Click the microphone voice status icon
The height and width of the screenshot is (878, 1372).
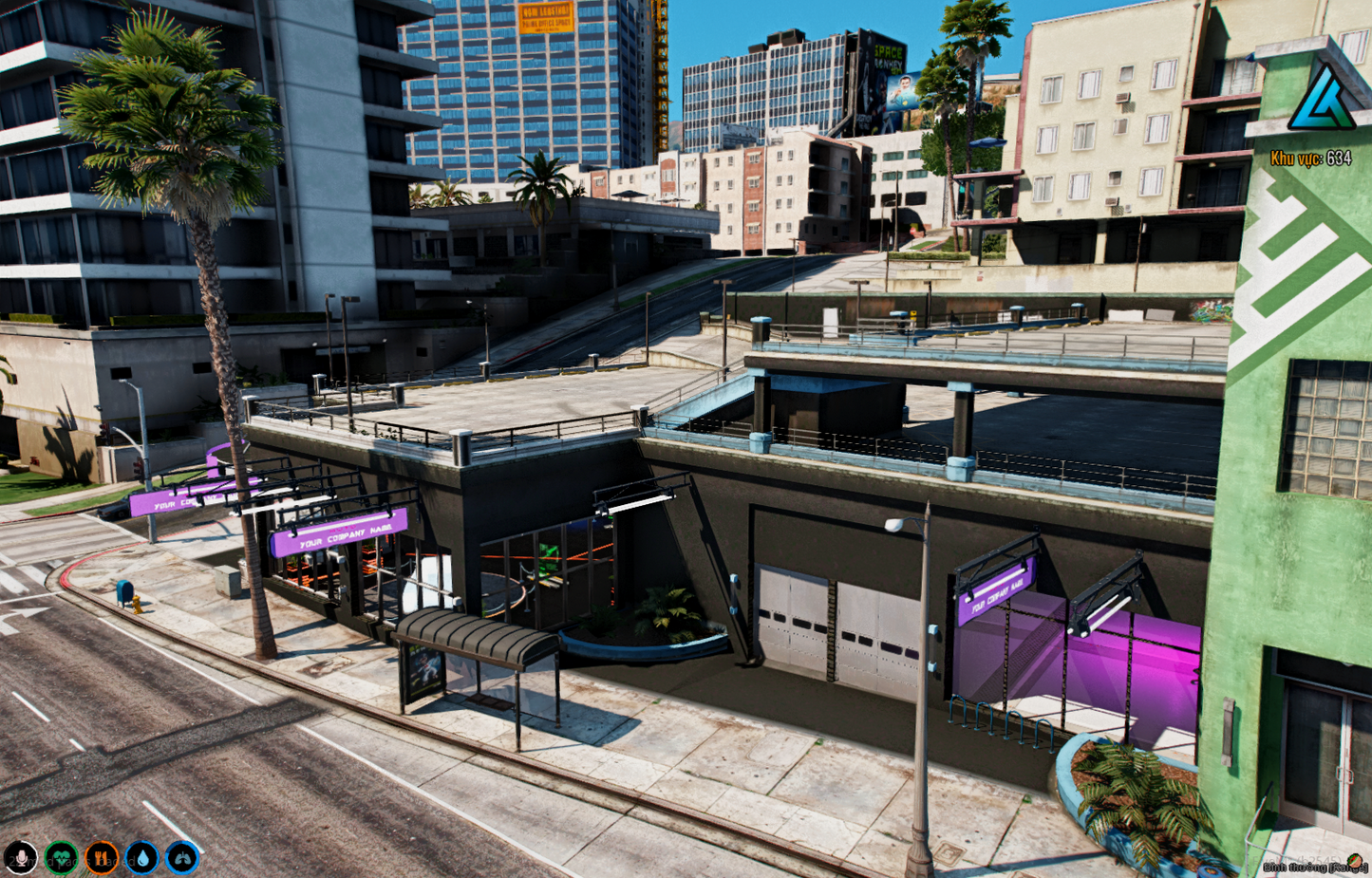point(20,858)
